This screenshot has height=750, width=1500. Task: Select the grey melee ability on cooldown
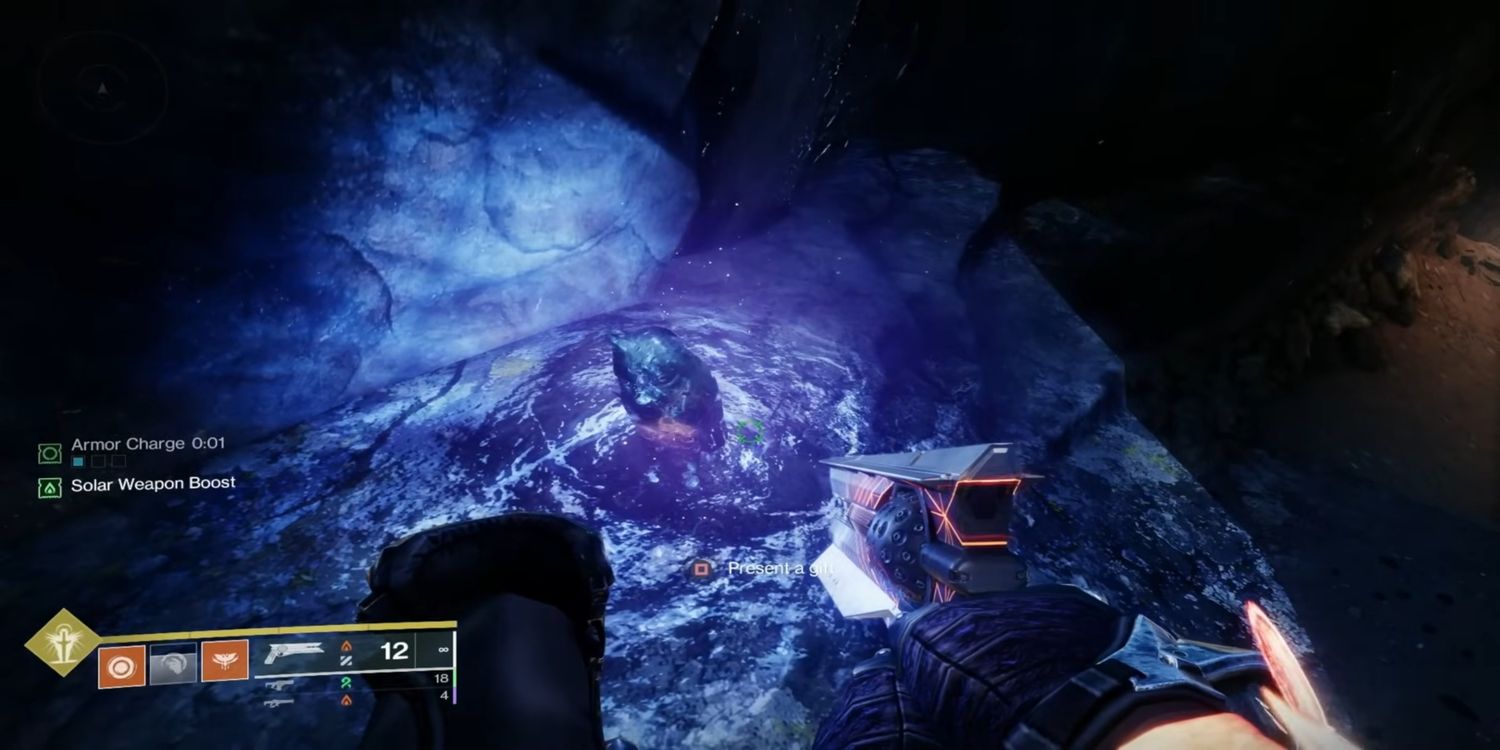173,664
